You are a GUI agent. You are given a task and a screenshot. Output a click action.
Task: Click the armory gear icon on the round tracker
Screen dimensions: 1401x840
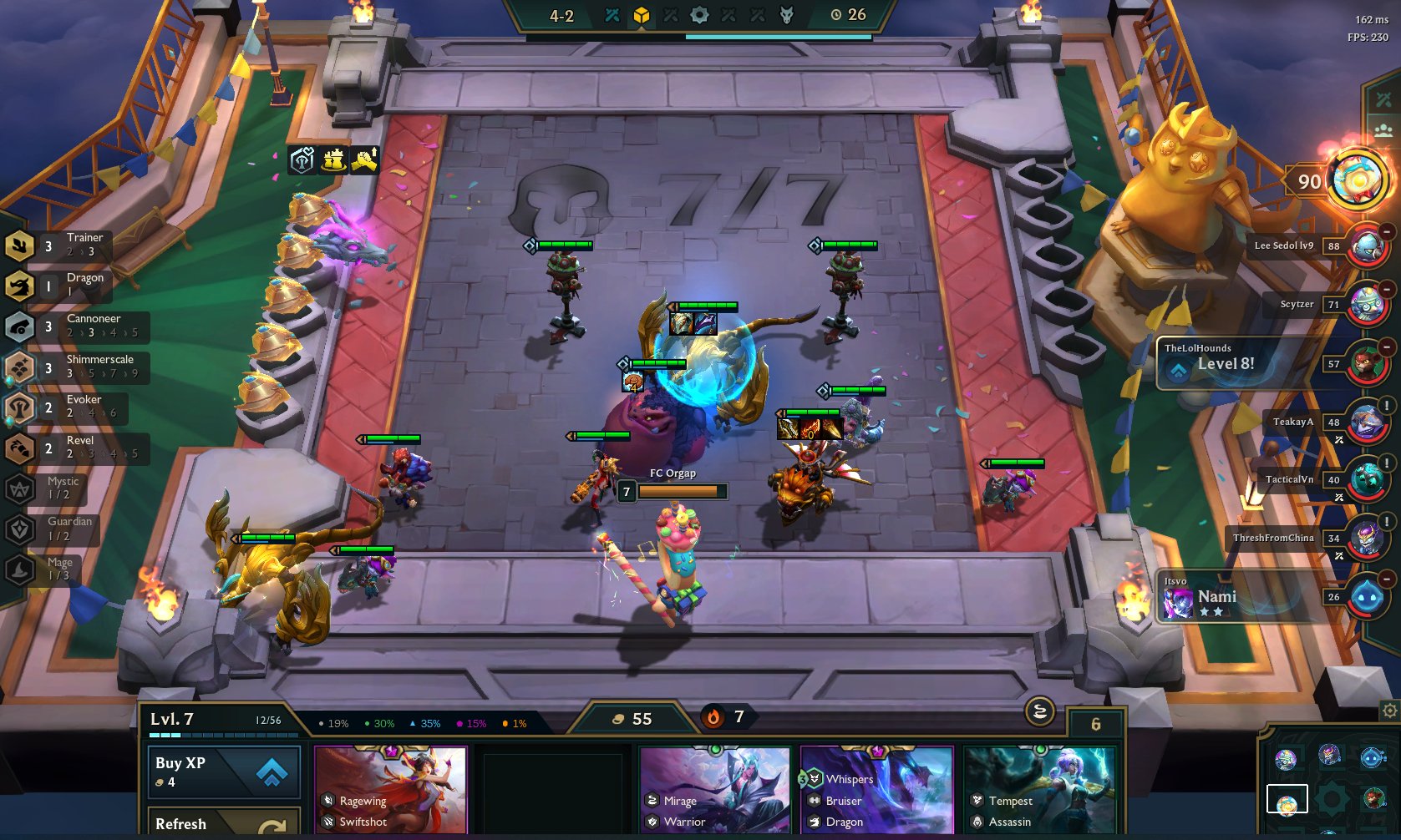point(700,14)
